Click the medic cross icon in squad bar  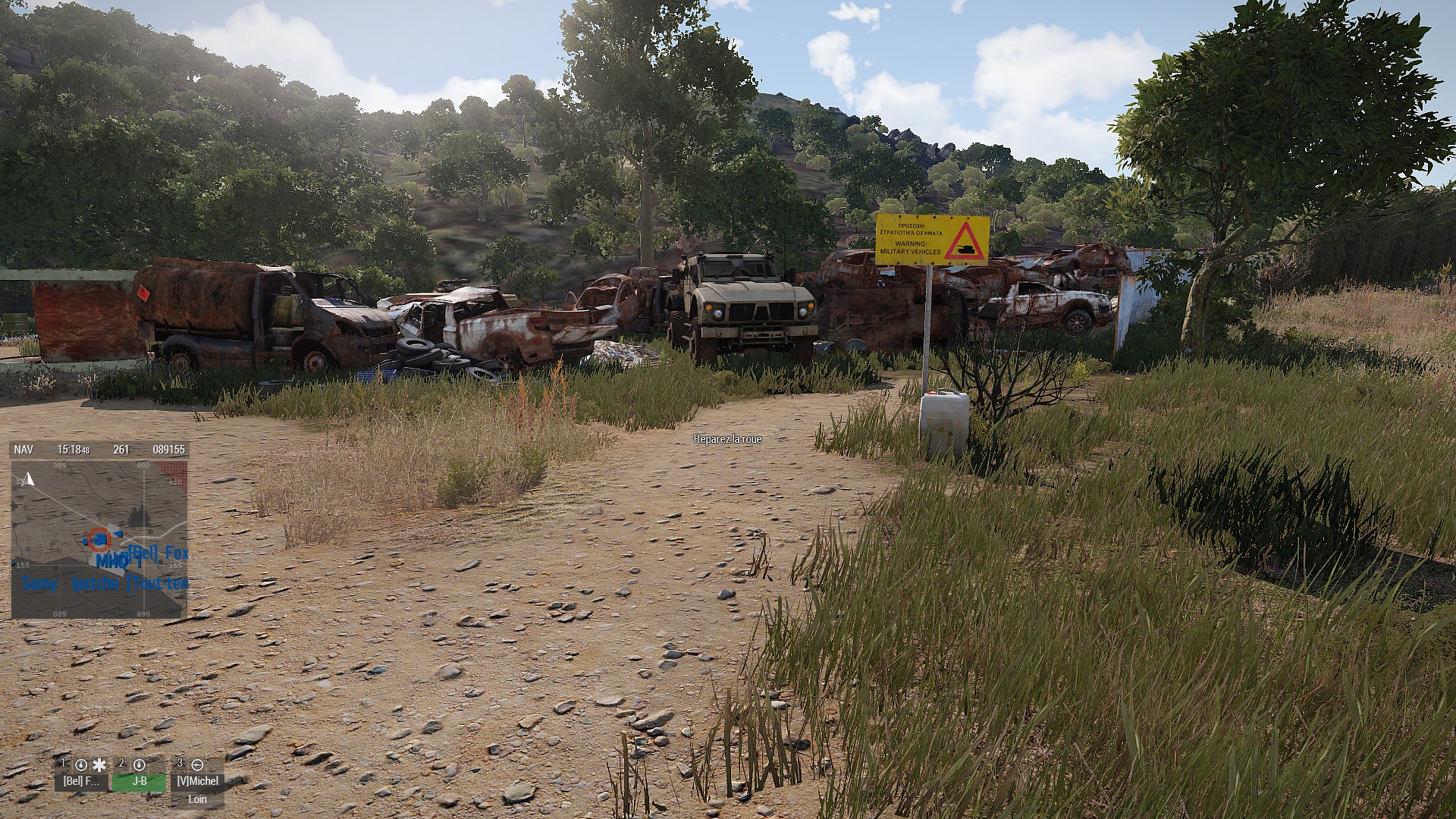[99, 764]
